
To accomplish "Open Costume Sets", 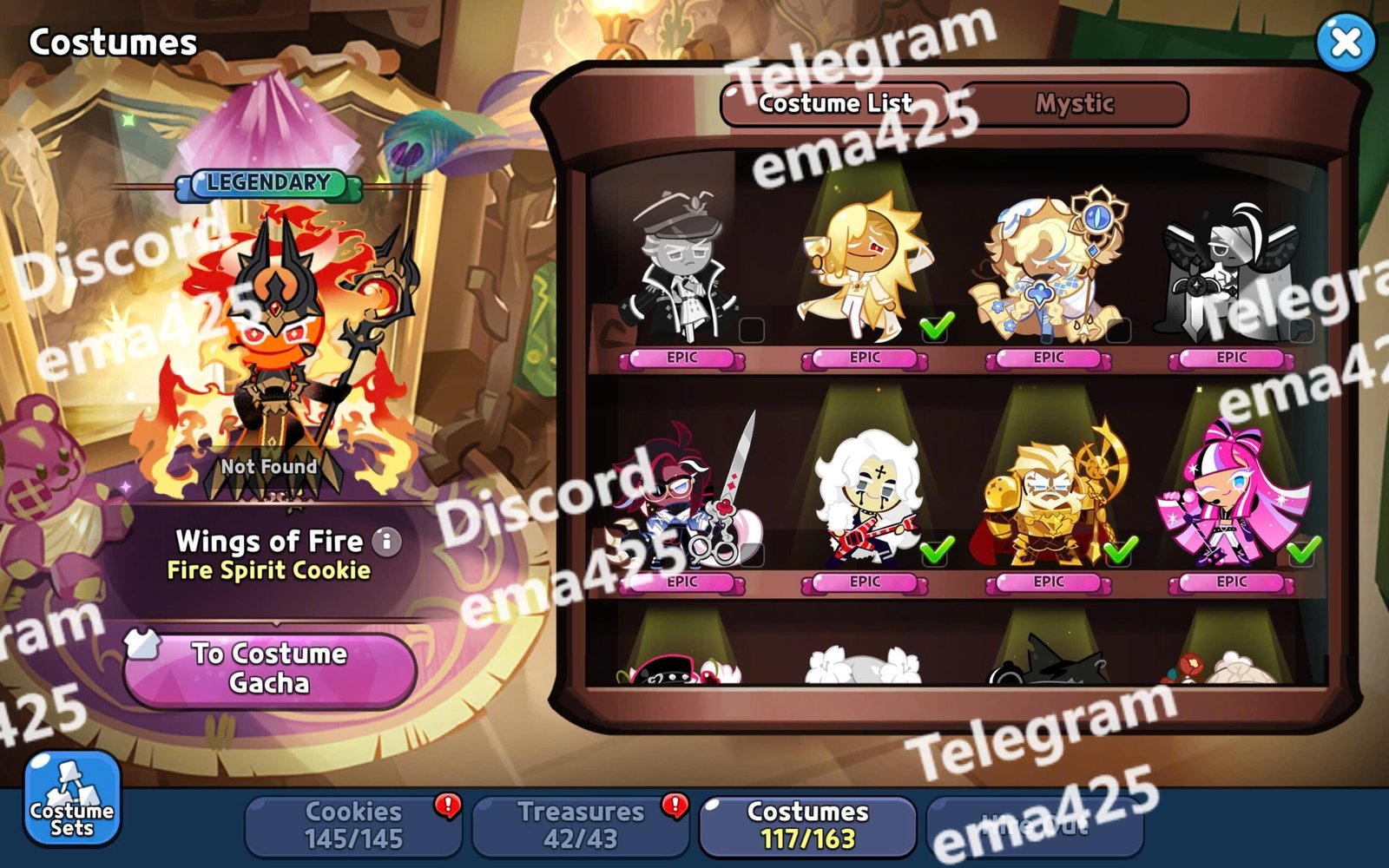I will pos(71,799).
